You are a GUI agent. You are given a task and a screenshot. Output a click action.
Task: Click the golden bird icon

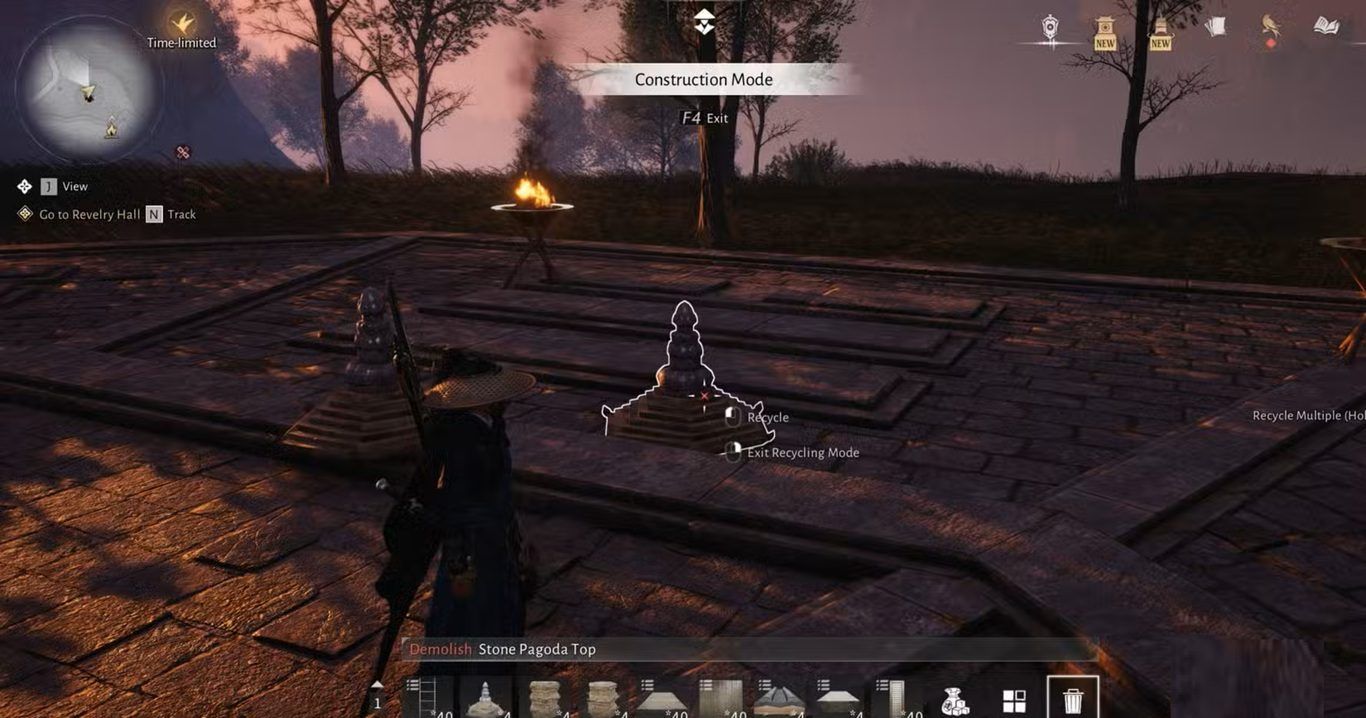(x=1271, y=26)
